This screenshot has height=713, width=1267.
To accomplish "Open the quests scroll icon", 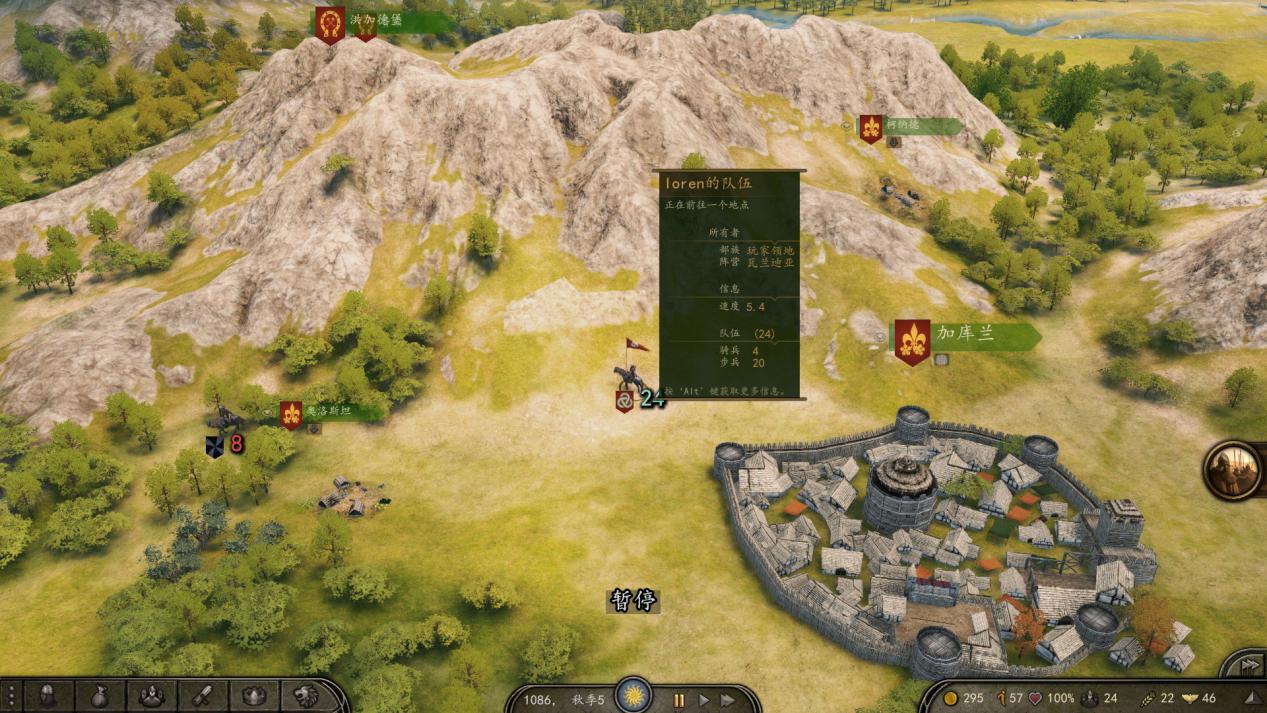I will tap(202, 696).
